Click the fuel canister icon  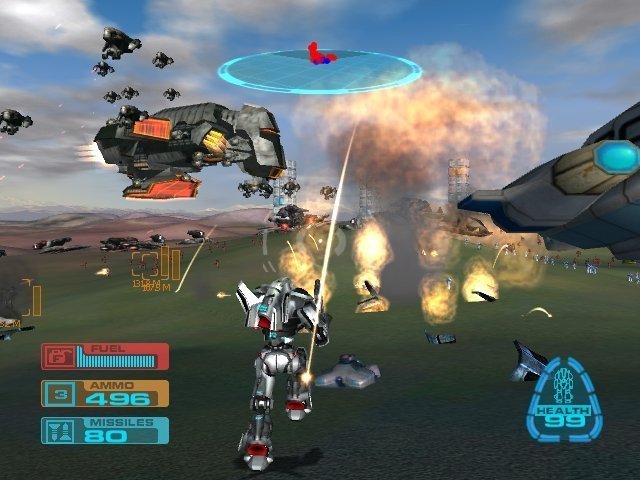(60, 357)
